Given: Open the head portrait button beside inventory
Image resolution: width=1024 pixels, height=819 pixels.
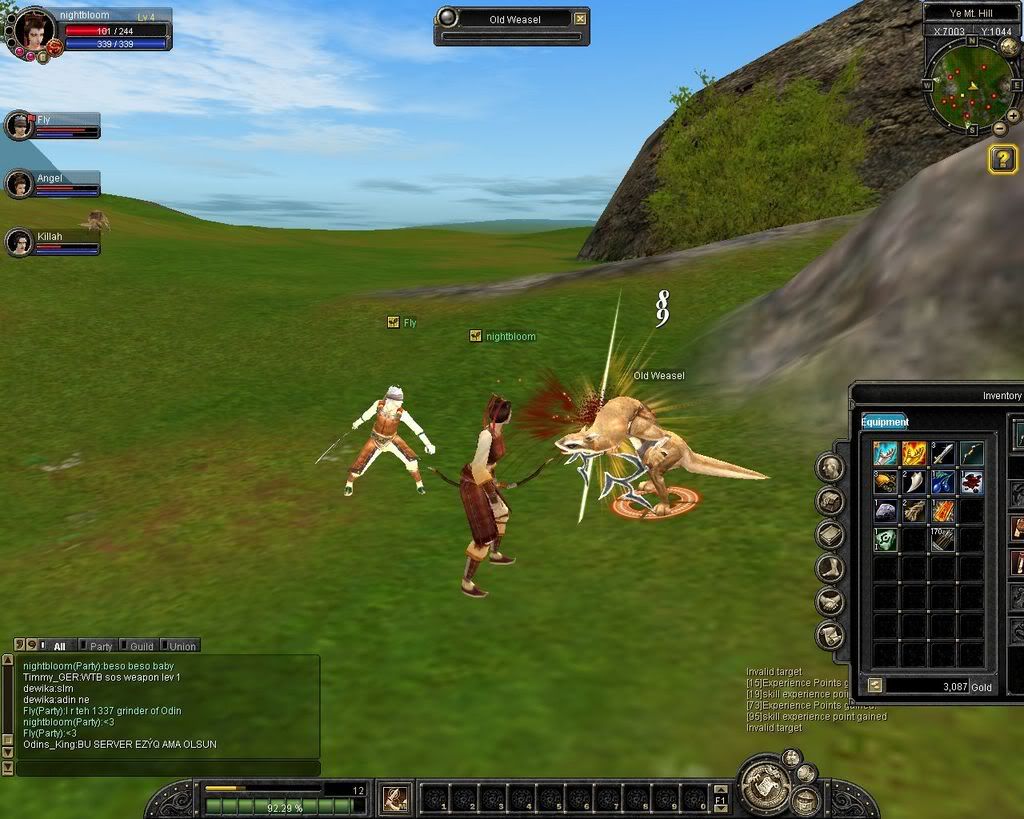Looking at the screenshot, I should (x=831, y=467).
